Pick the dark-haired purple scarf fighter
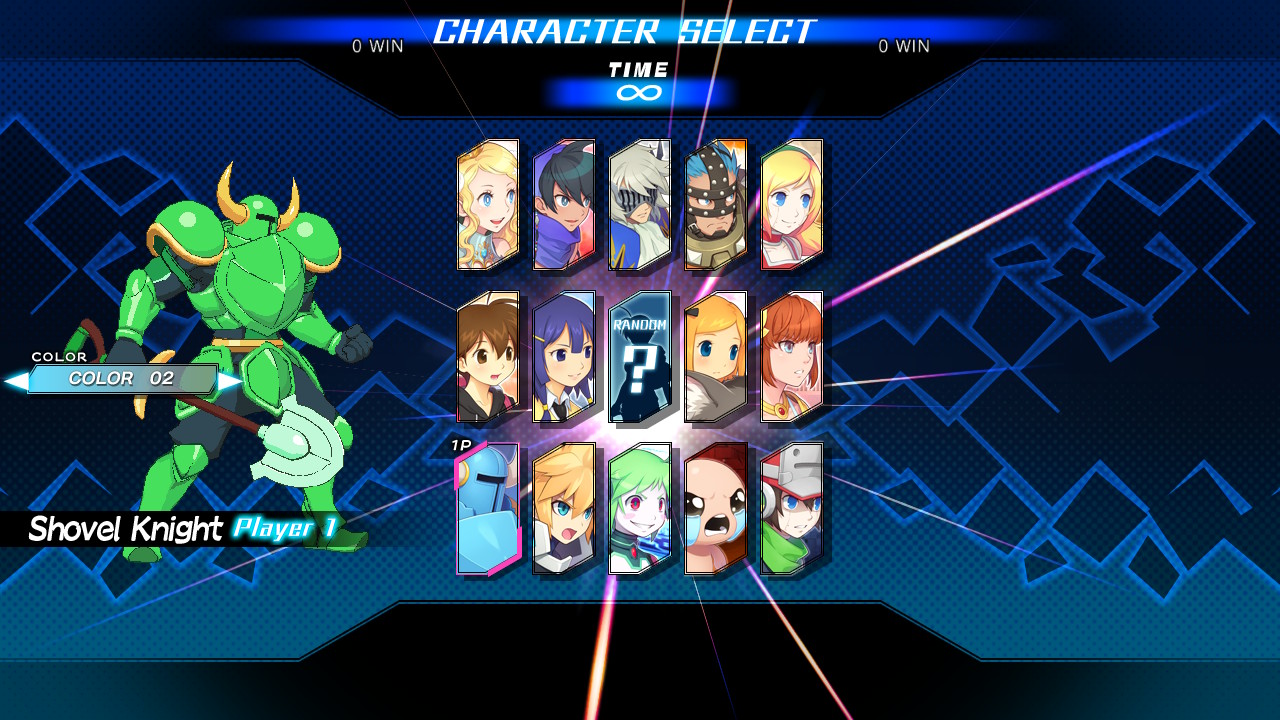Screen dimensions: 1280x720 point(564,205)
